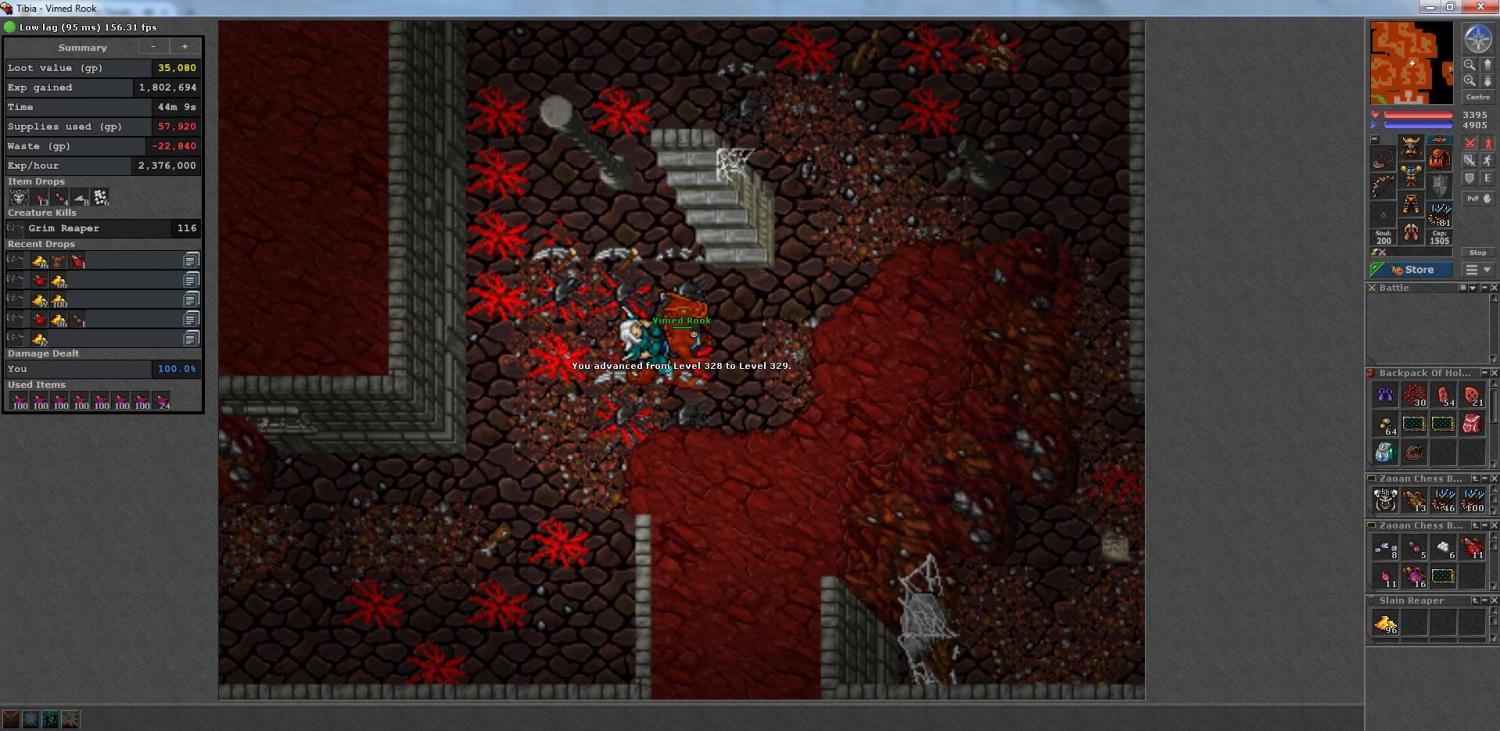The image size is (1500, 731).
Task: Click the minus button in the Summary header
Action: [x=153, y=47]
